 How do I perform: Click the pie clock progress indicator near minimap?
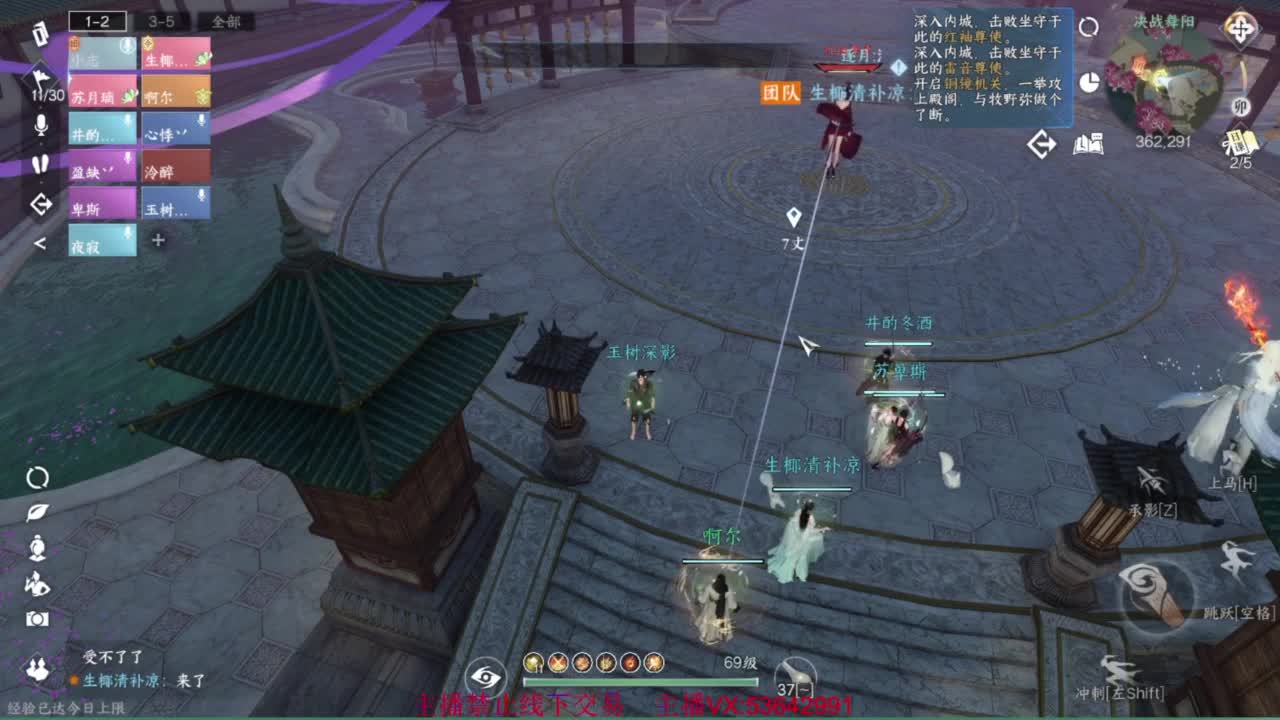tap(1091, 82)
